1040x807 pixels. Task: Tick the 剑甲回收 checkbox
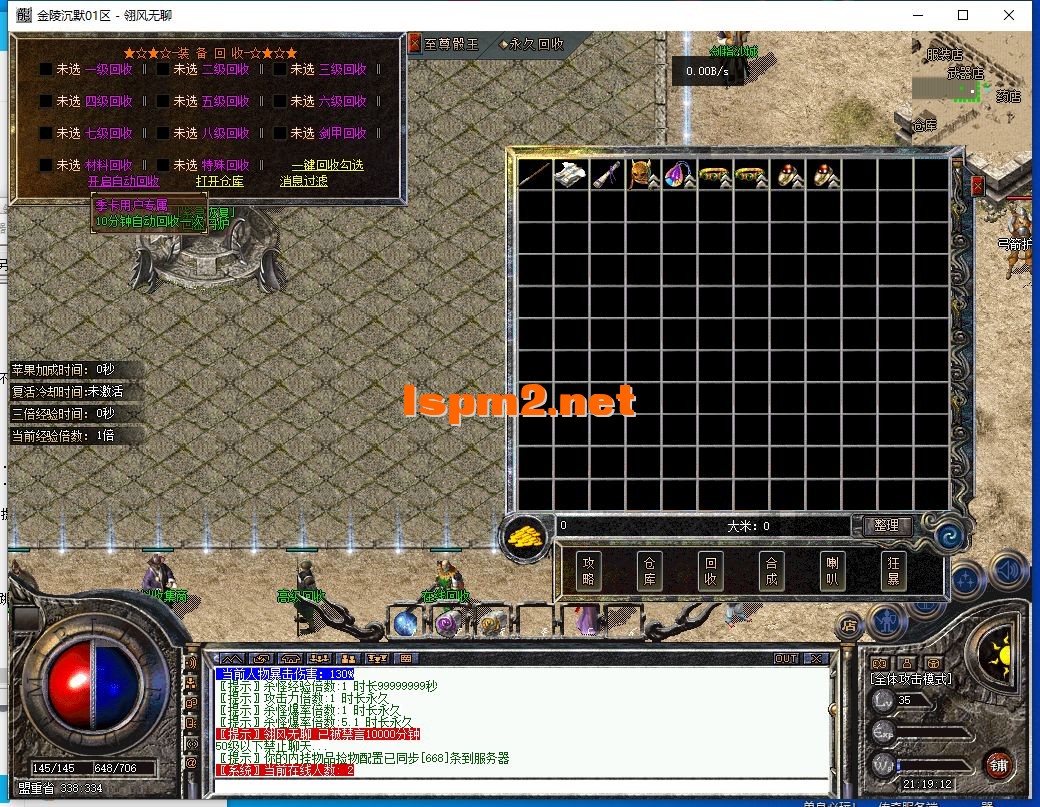[281, 134]
